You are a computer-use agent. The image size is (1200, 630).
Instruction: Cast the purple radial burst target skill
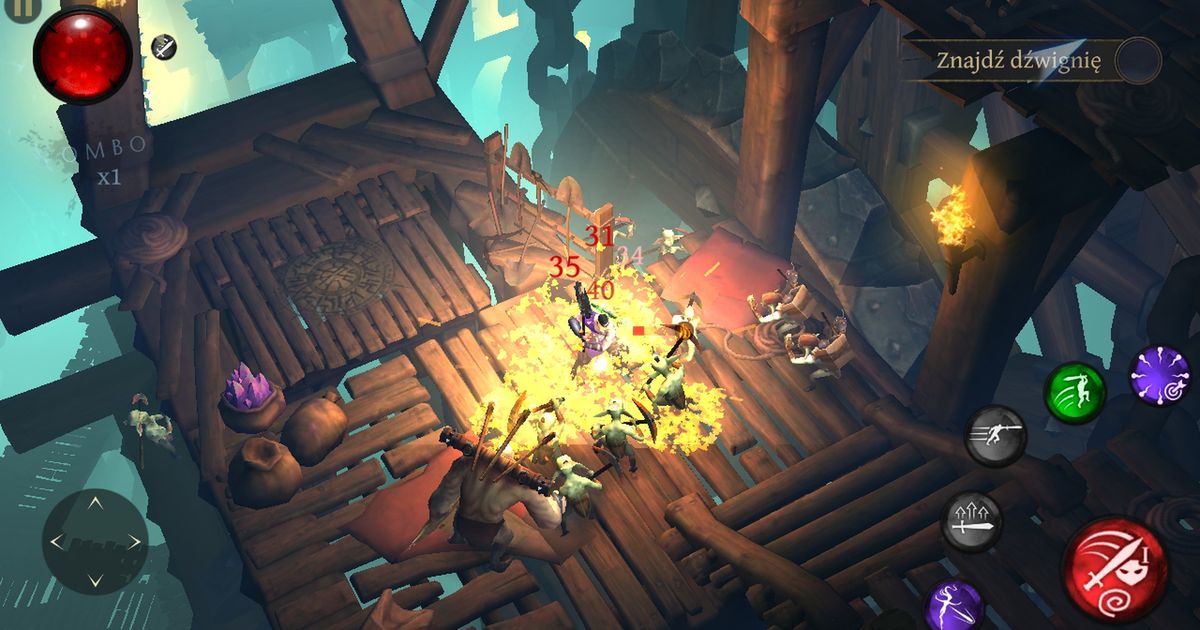(1160, 376)
